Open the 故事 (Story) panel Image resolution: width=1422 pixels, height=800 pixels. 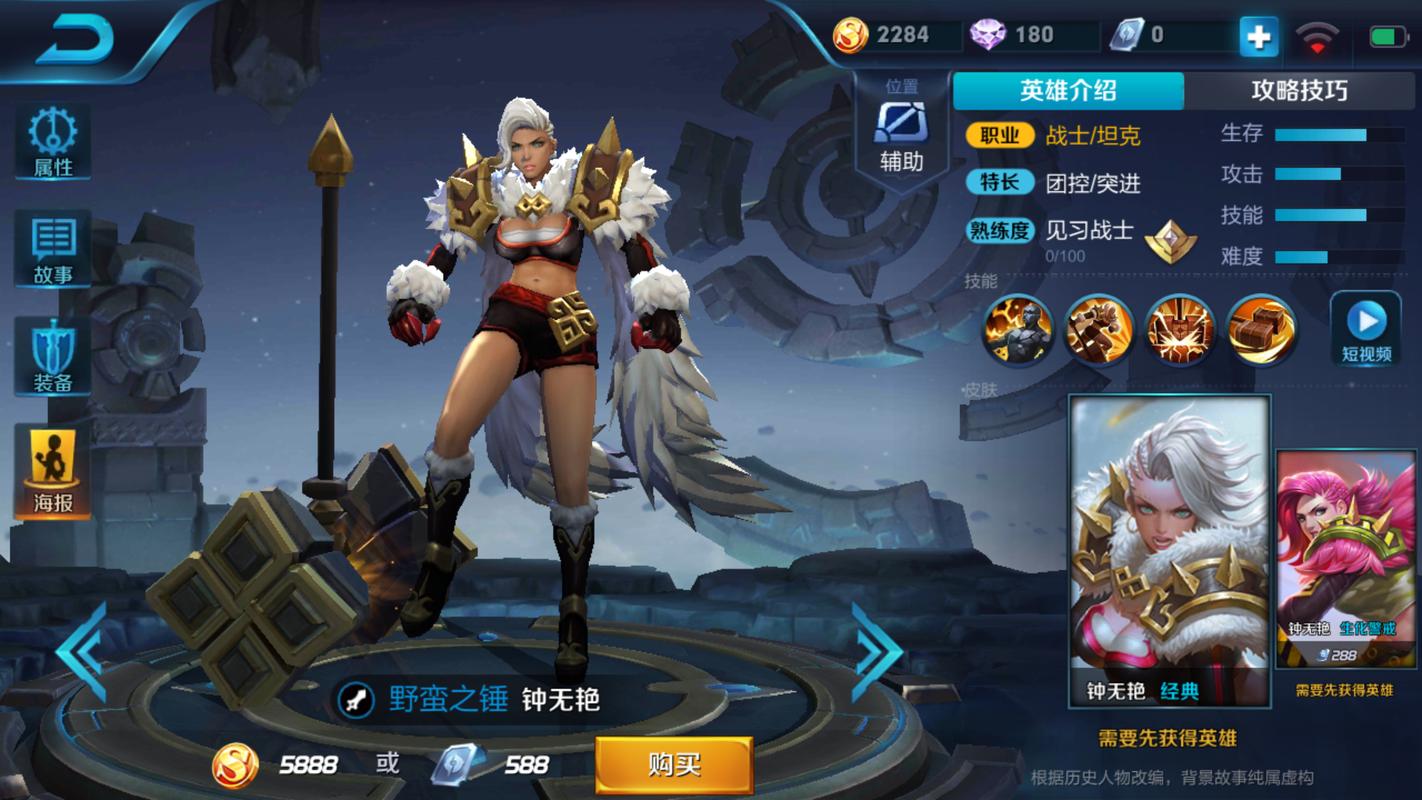[50, 244]
